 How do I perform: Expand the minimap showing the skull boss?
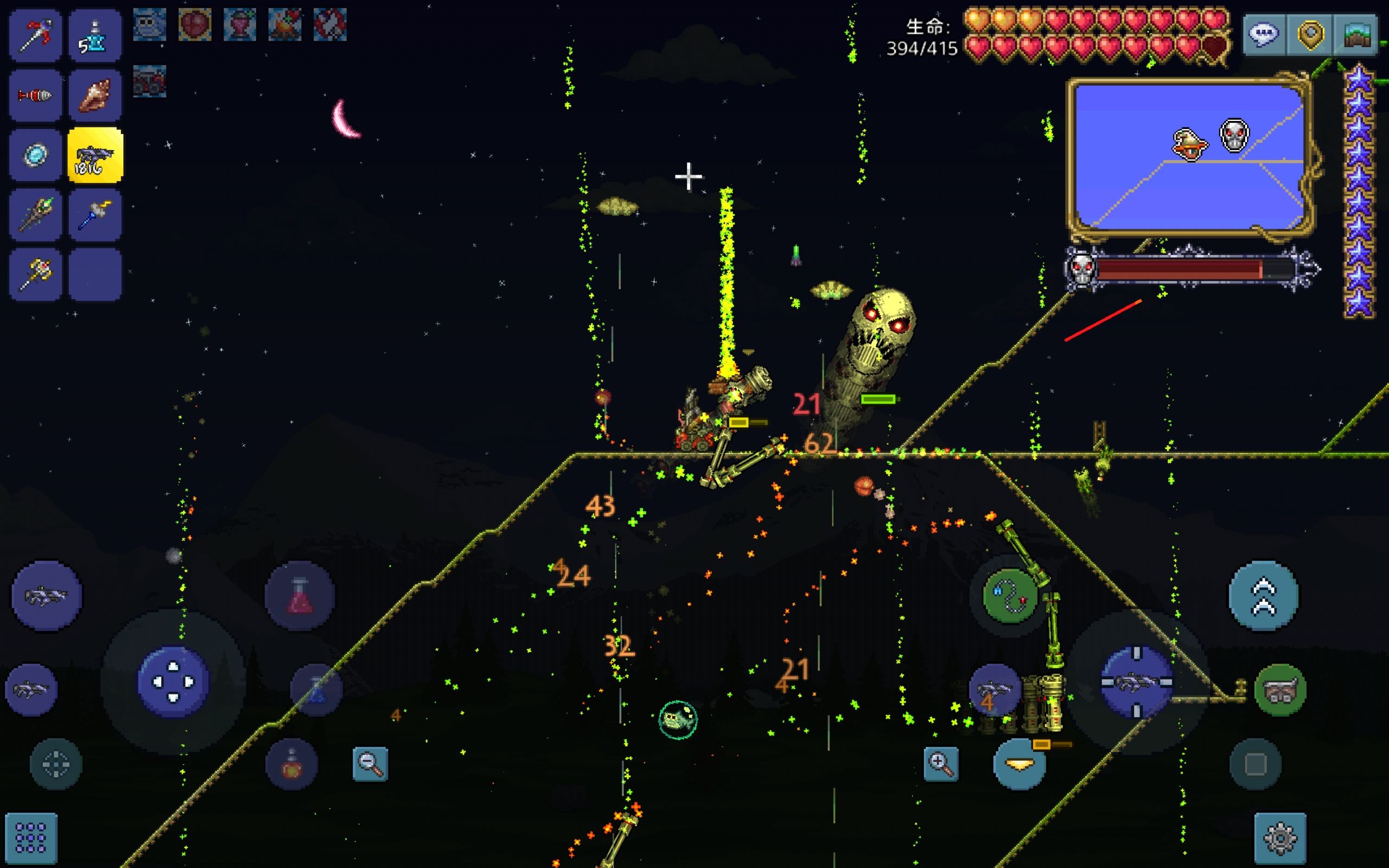coord(1189,156)
